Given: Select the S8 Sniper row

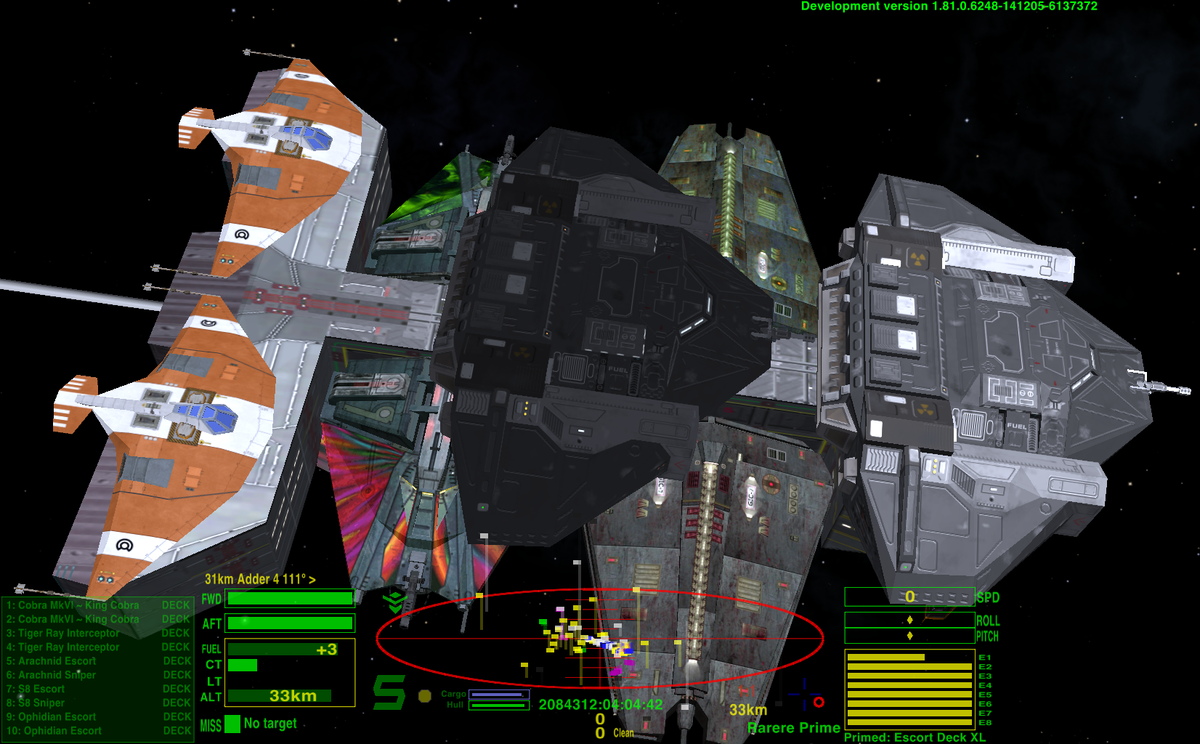Looking at the screenshot, I should tap(42, 703).
